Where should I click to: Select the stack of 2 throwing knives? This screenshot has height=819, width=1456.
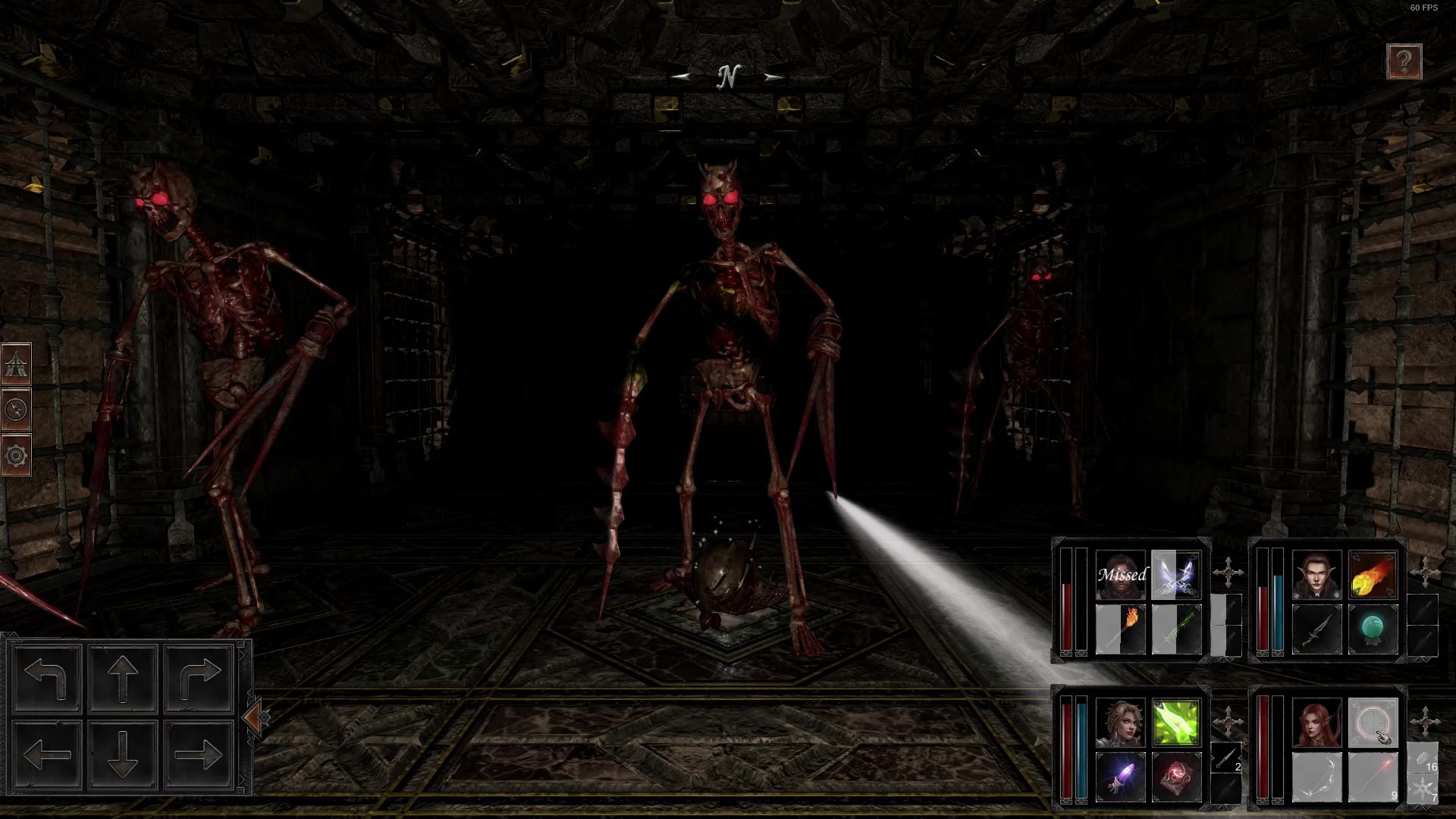click(1226, 758)
